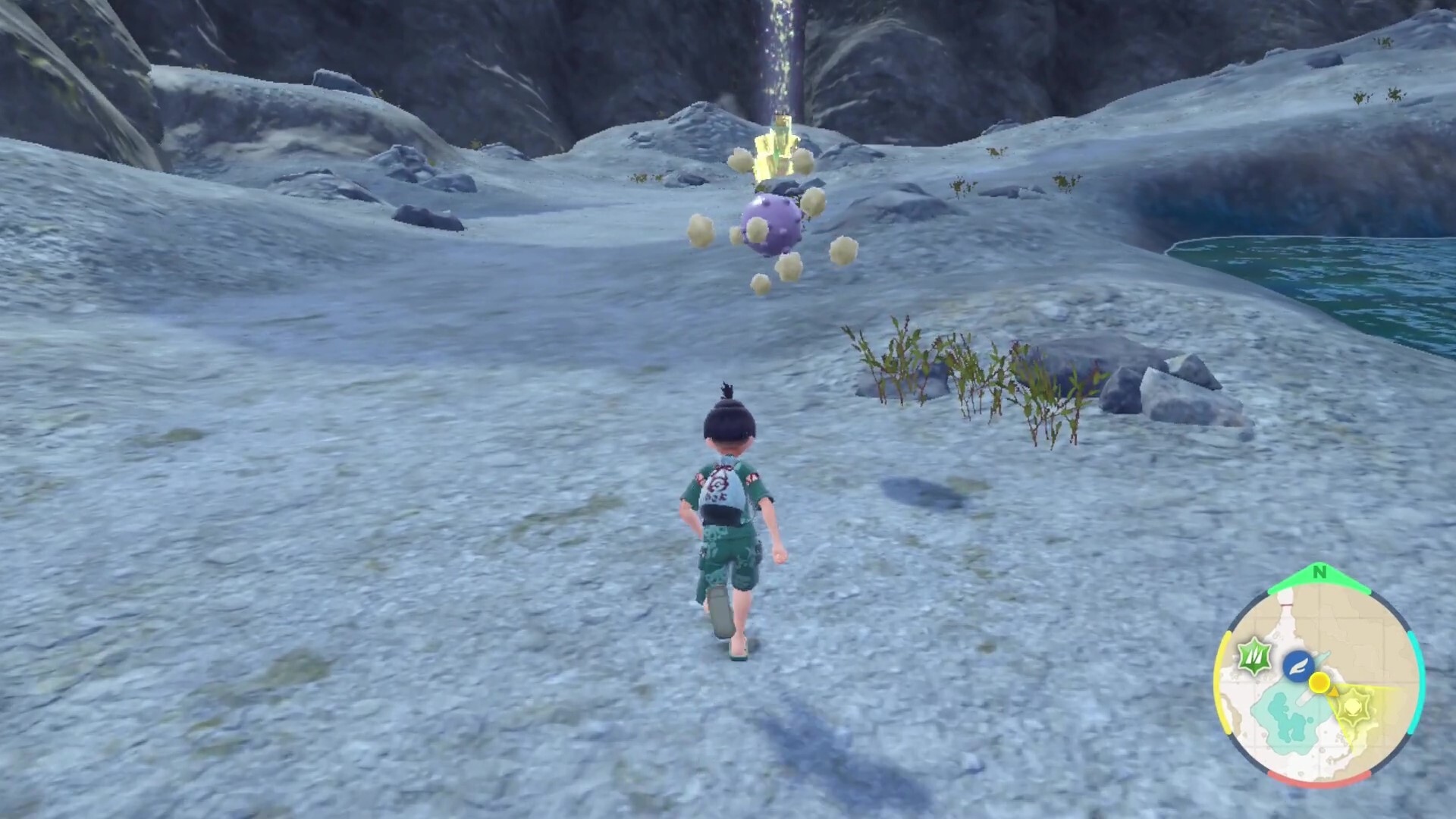
Task: Click the yellow player marker on the minimap
Action: tap(1319, 682)
